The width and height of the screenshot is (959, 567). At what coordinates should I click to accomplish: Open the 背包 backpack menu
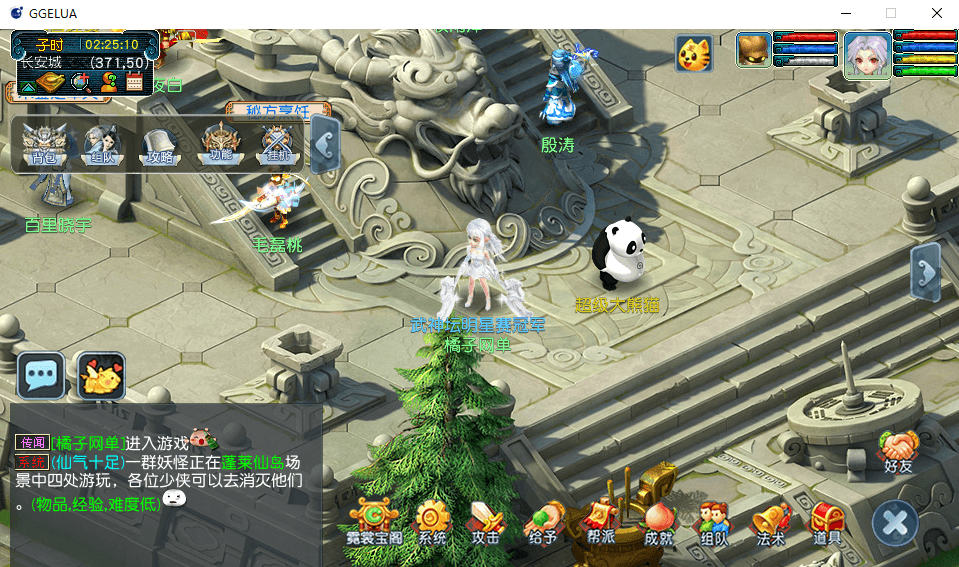click(x=44, y=145)
